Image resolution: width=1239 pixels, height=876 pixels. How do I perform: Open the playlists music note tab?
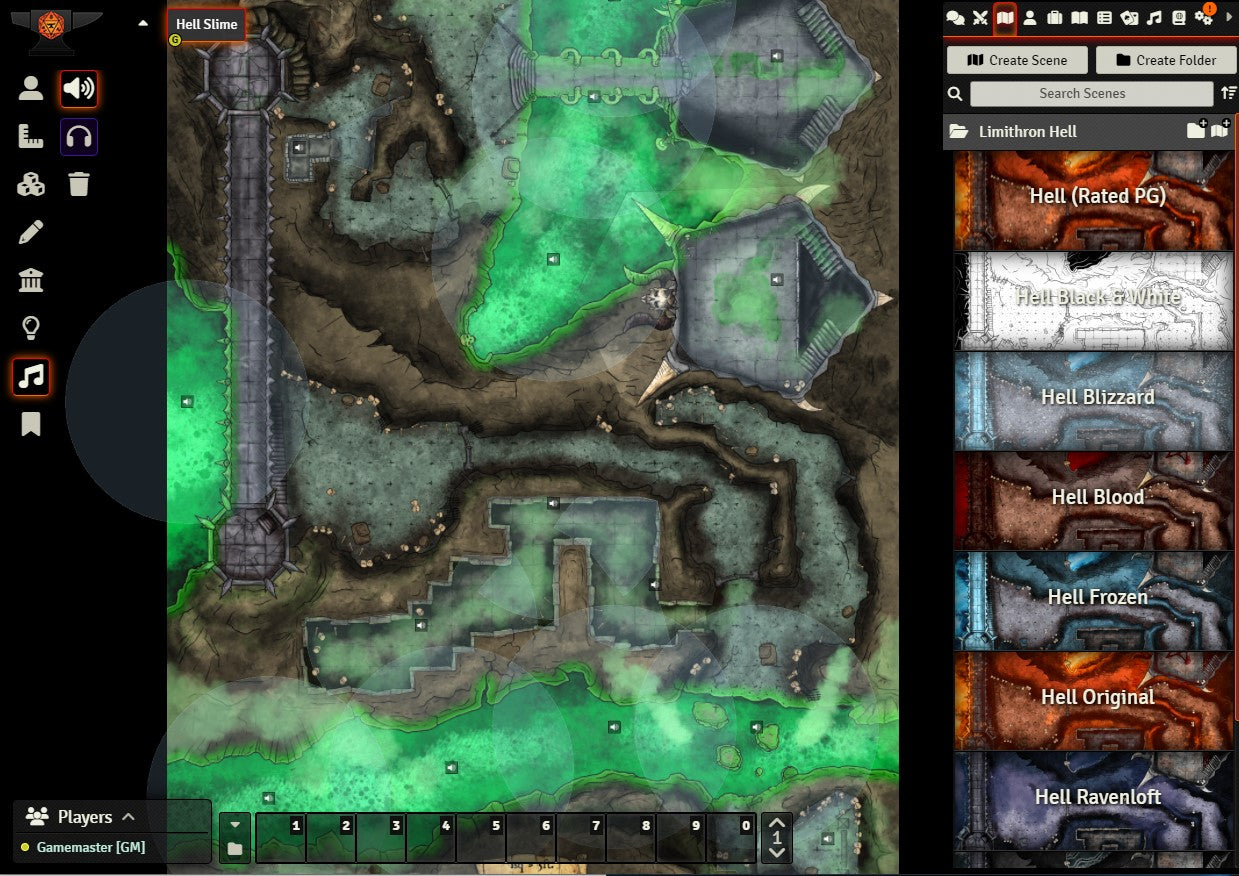coord(1153,17)
